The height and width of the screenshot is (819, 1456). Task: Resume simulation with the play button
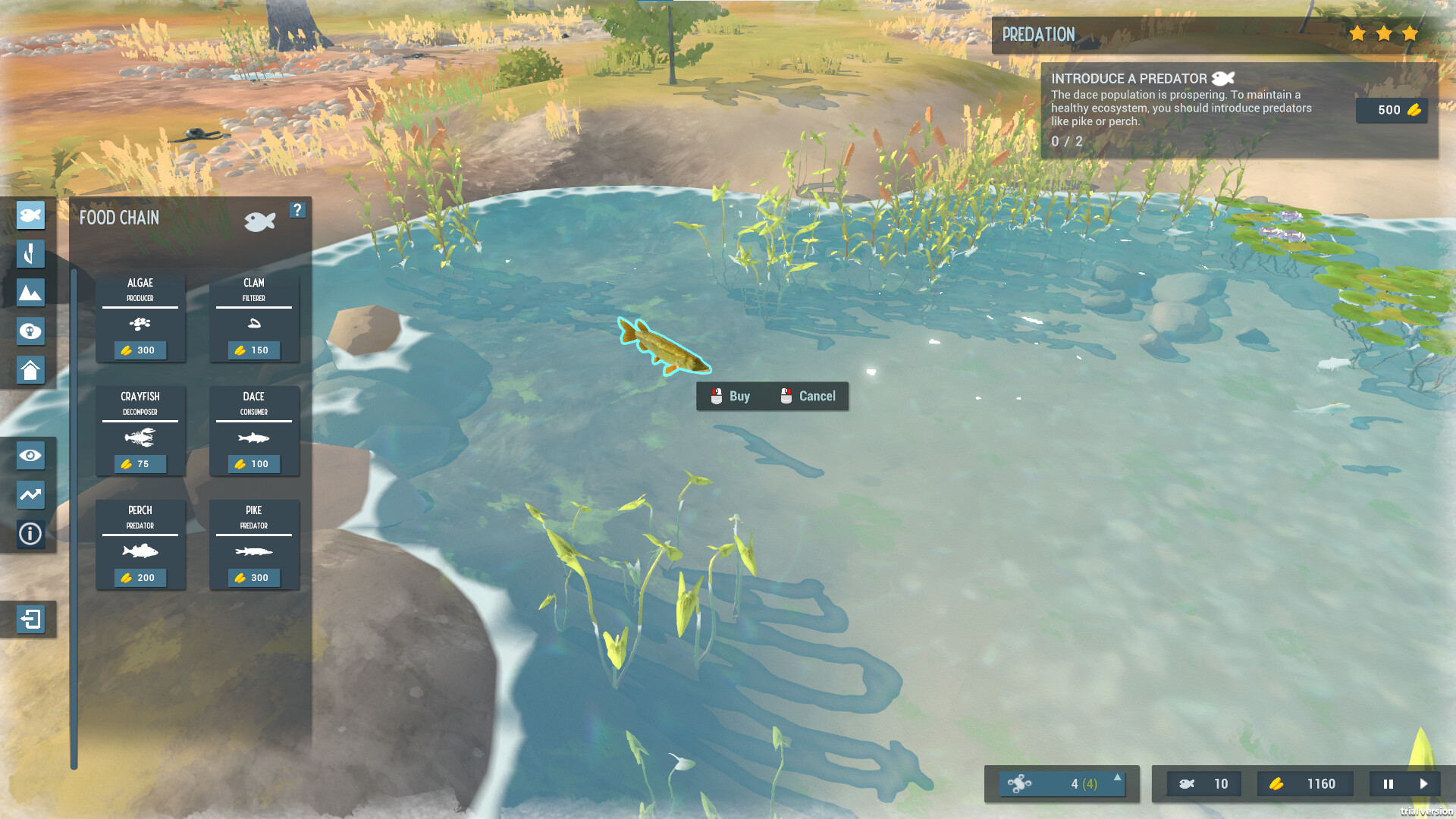click(x=1425, y=784)
